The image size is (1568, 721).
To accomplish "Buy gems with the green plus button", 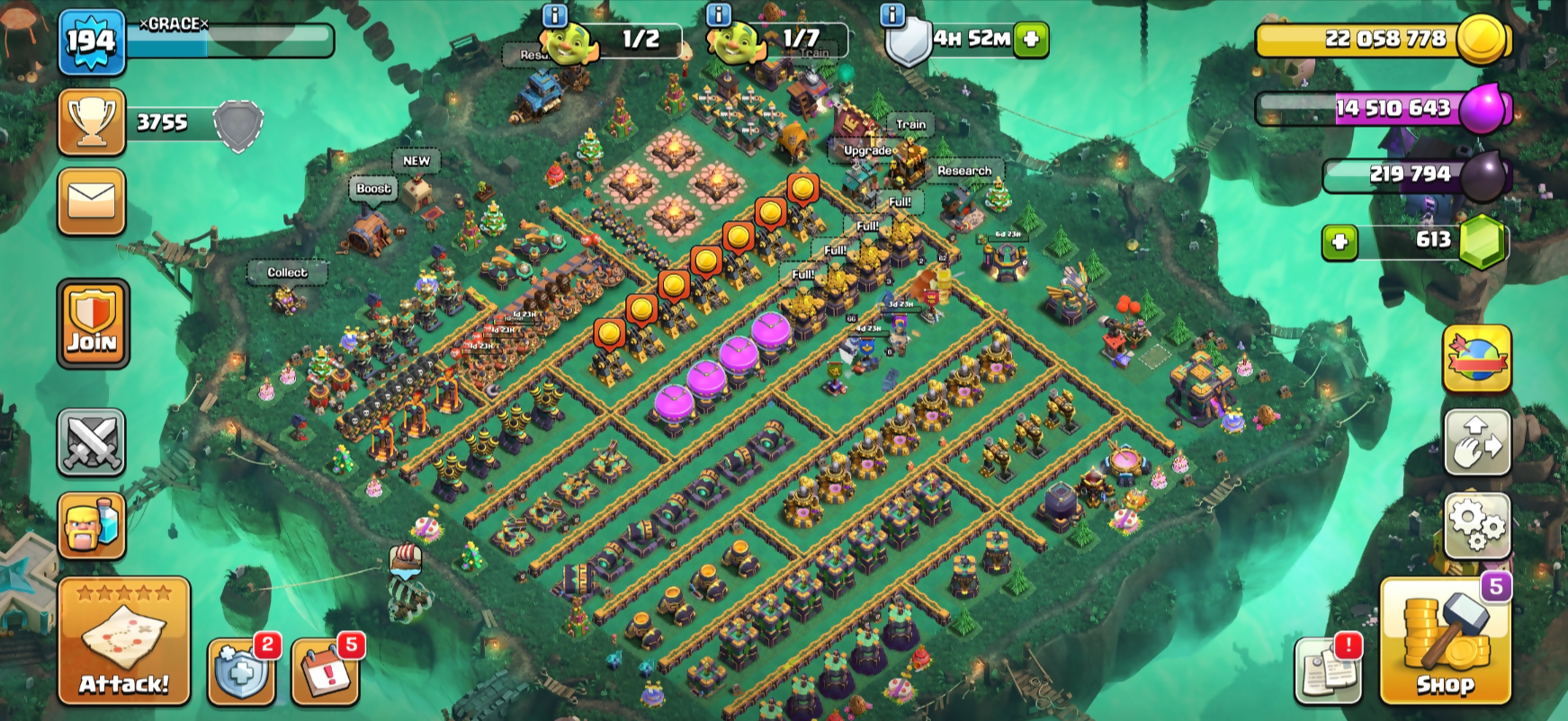I will pyautogui.click(x=1340, y=242).
